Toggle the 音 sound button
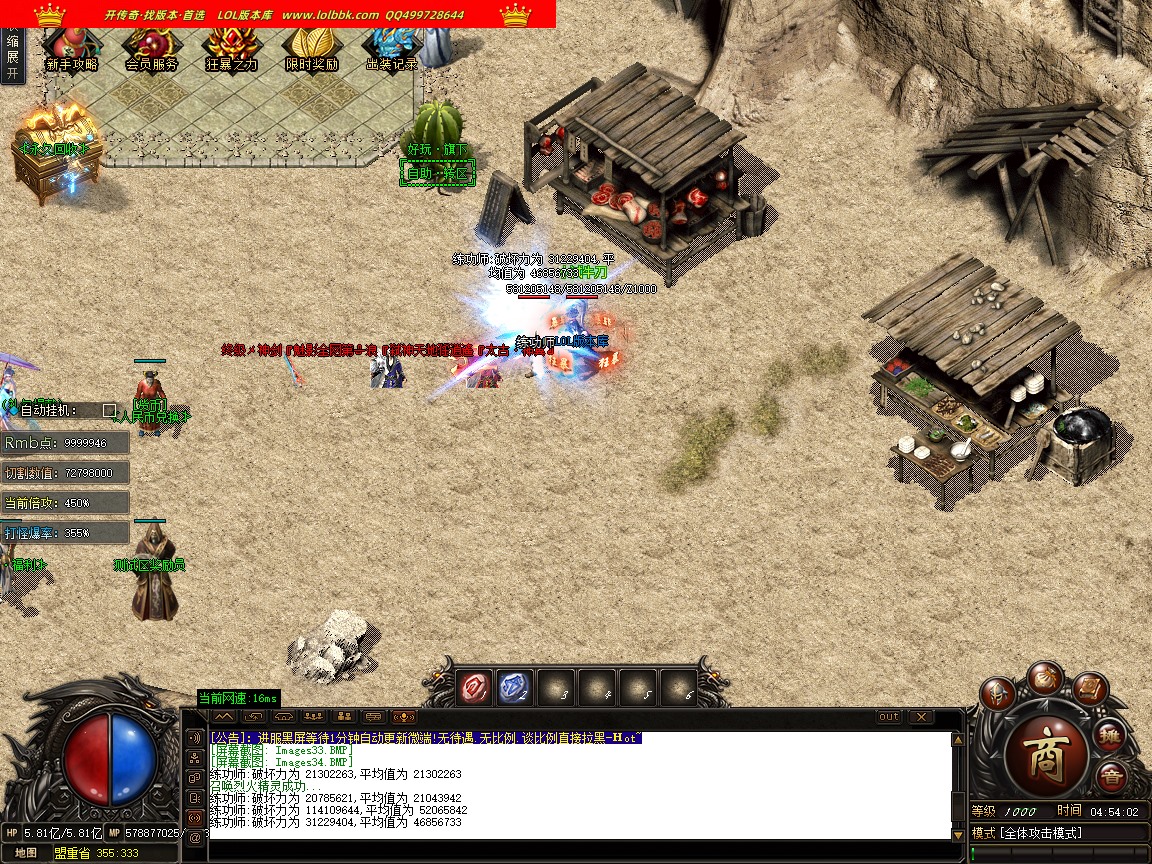This screenshot has width=1152, height=864. [x=1110, y=776]
